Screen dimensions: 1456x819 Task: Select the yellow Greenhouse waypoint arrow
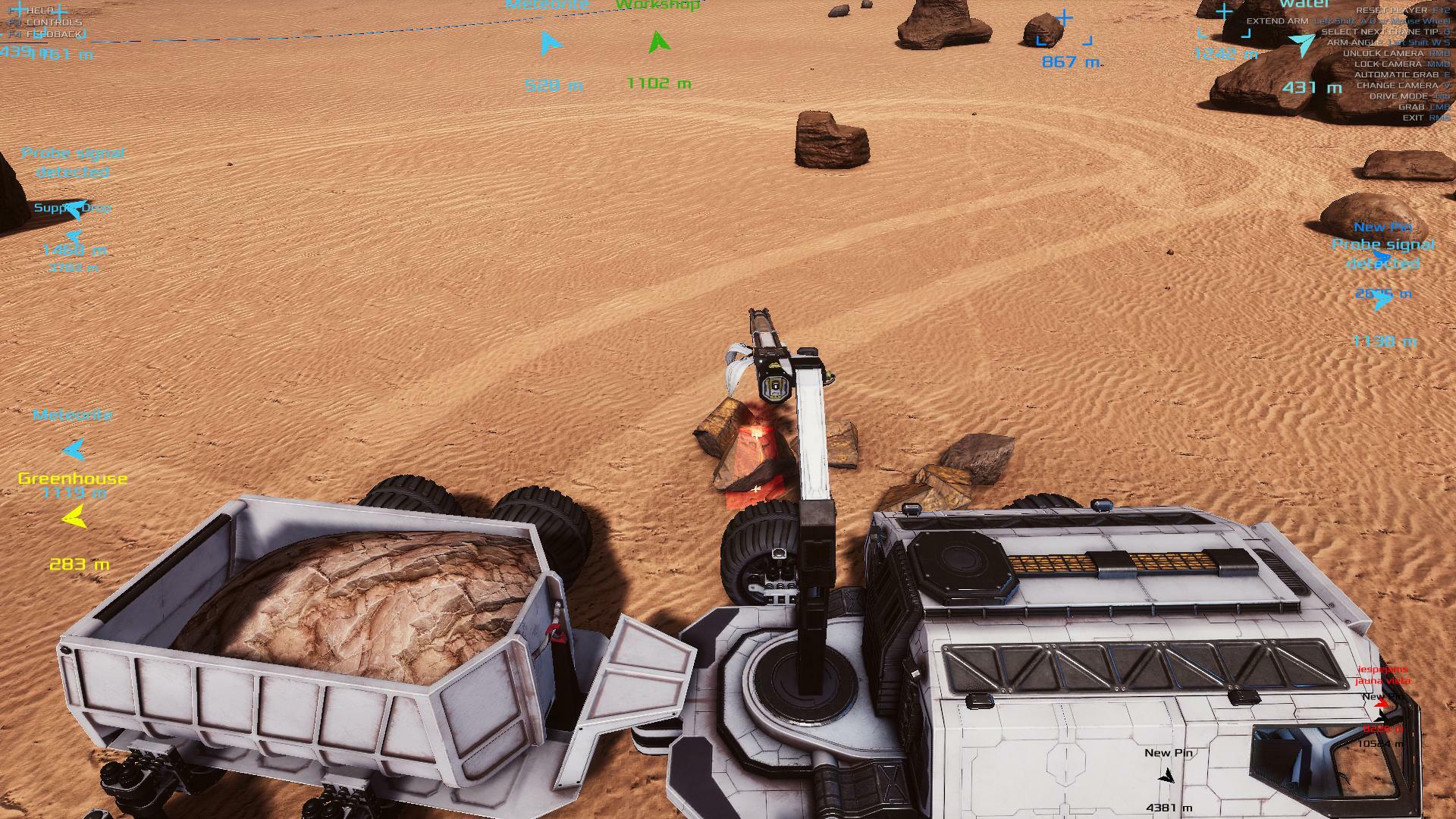(74, 518)
